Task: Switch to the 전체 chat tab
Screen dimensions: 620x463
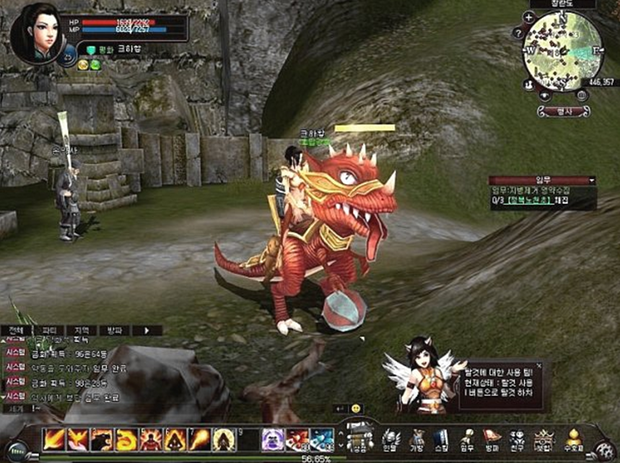Action: [15, 330]
